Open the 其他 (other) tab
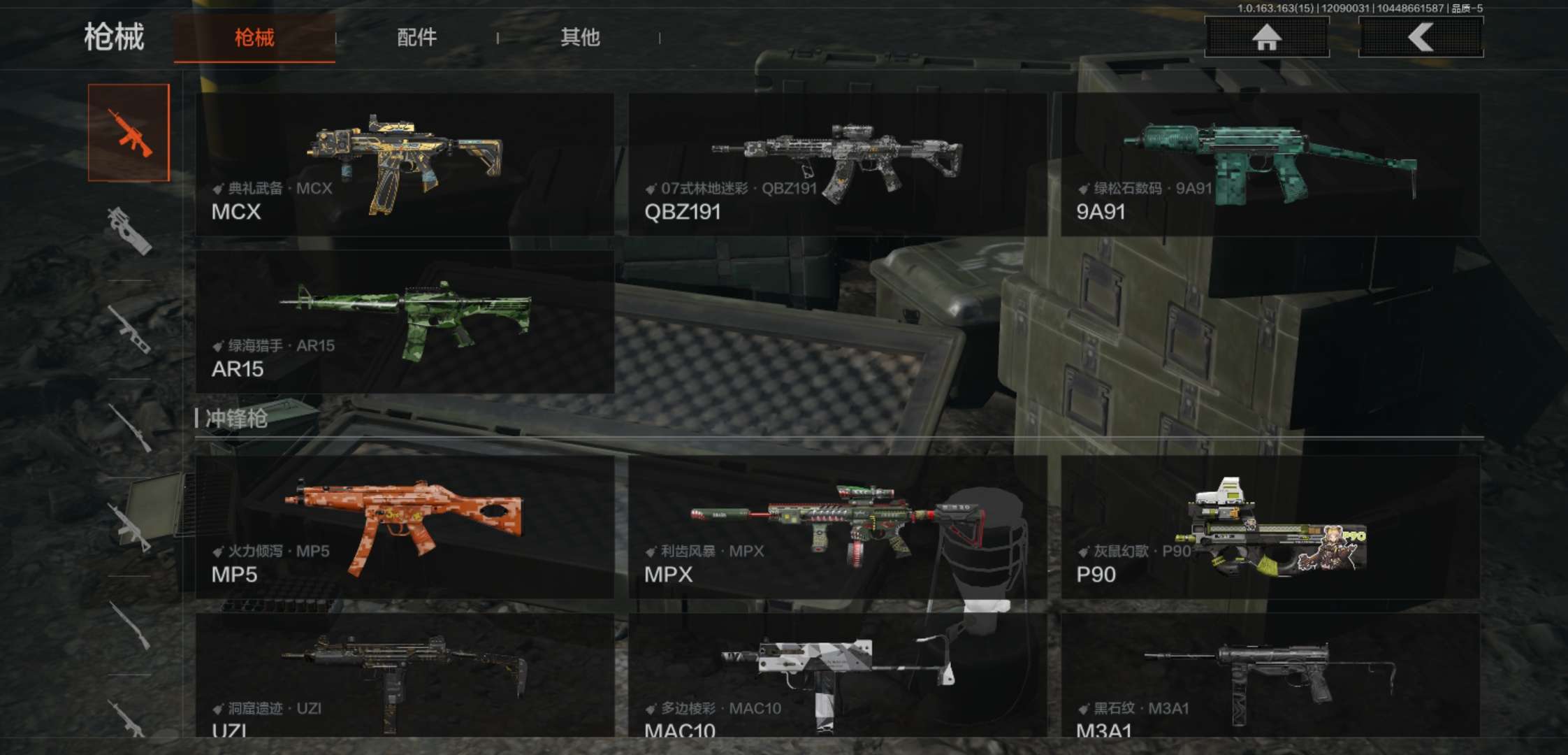This screenshot has height=755, width=1568. point(580,38)
